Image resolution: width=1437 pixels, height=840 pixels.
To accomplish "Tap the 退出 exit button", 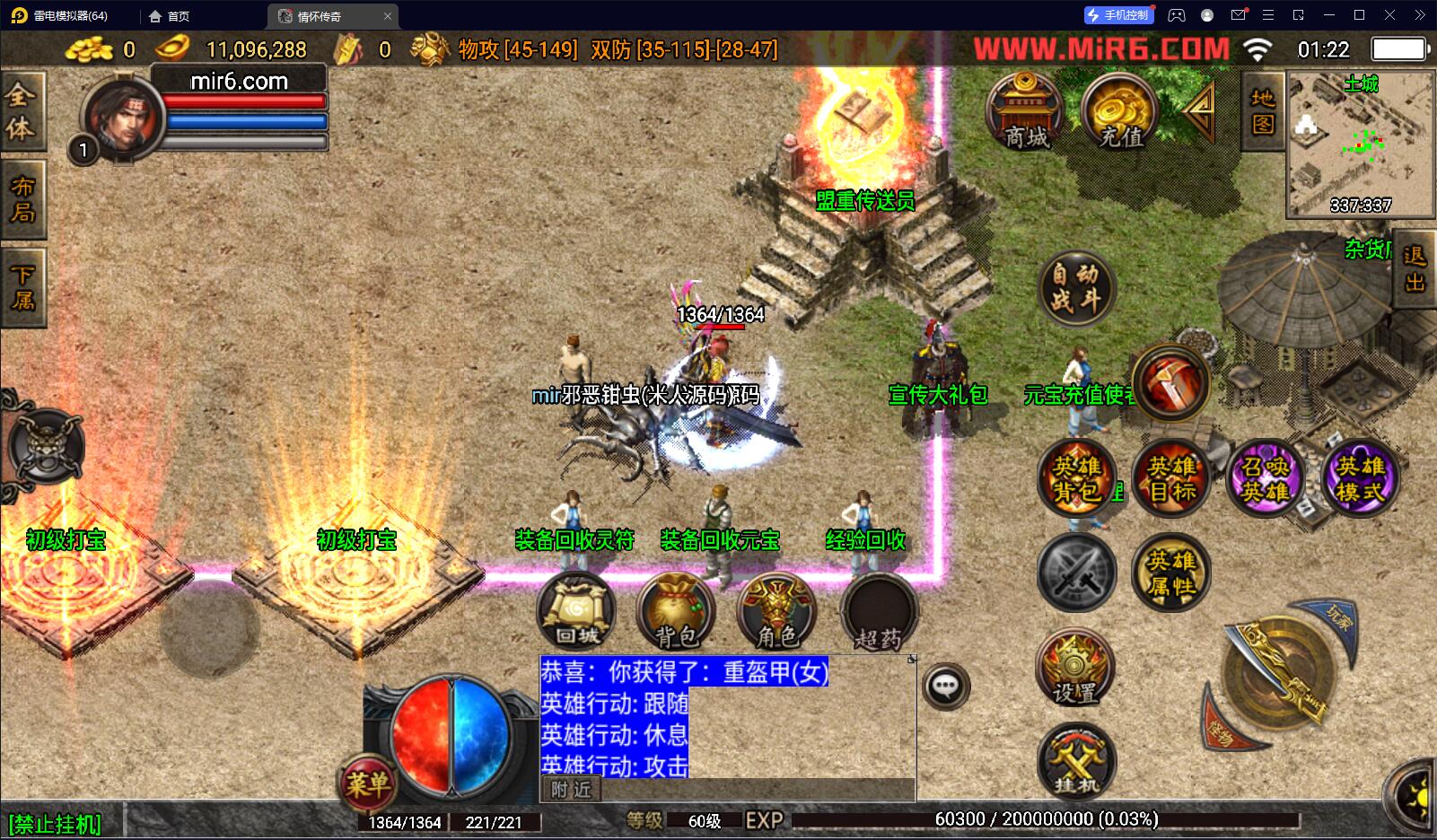I will tap(1415, 269).
